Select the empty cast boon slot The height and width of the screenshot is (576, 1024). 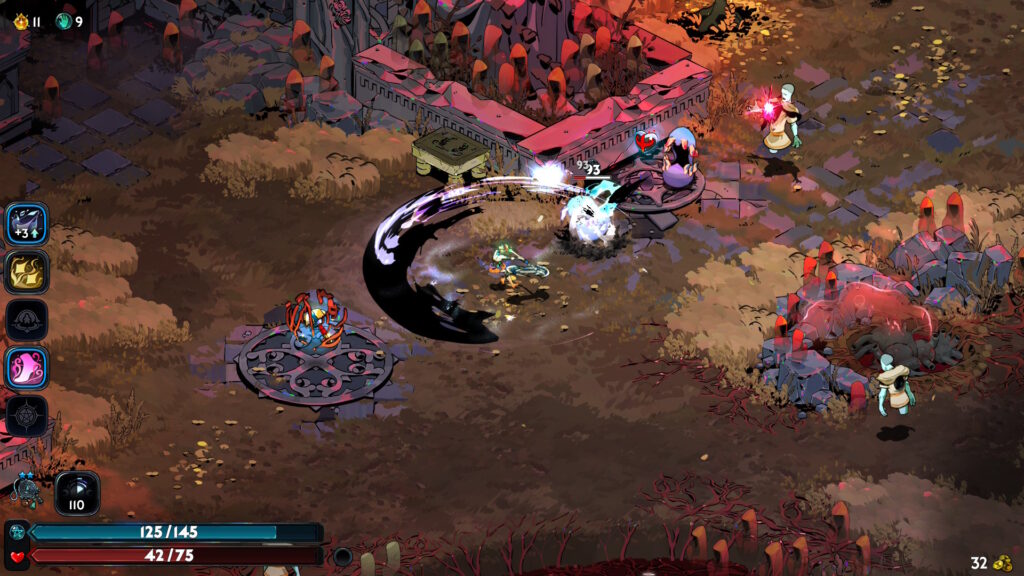[x=26, y=320]
